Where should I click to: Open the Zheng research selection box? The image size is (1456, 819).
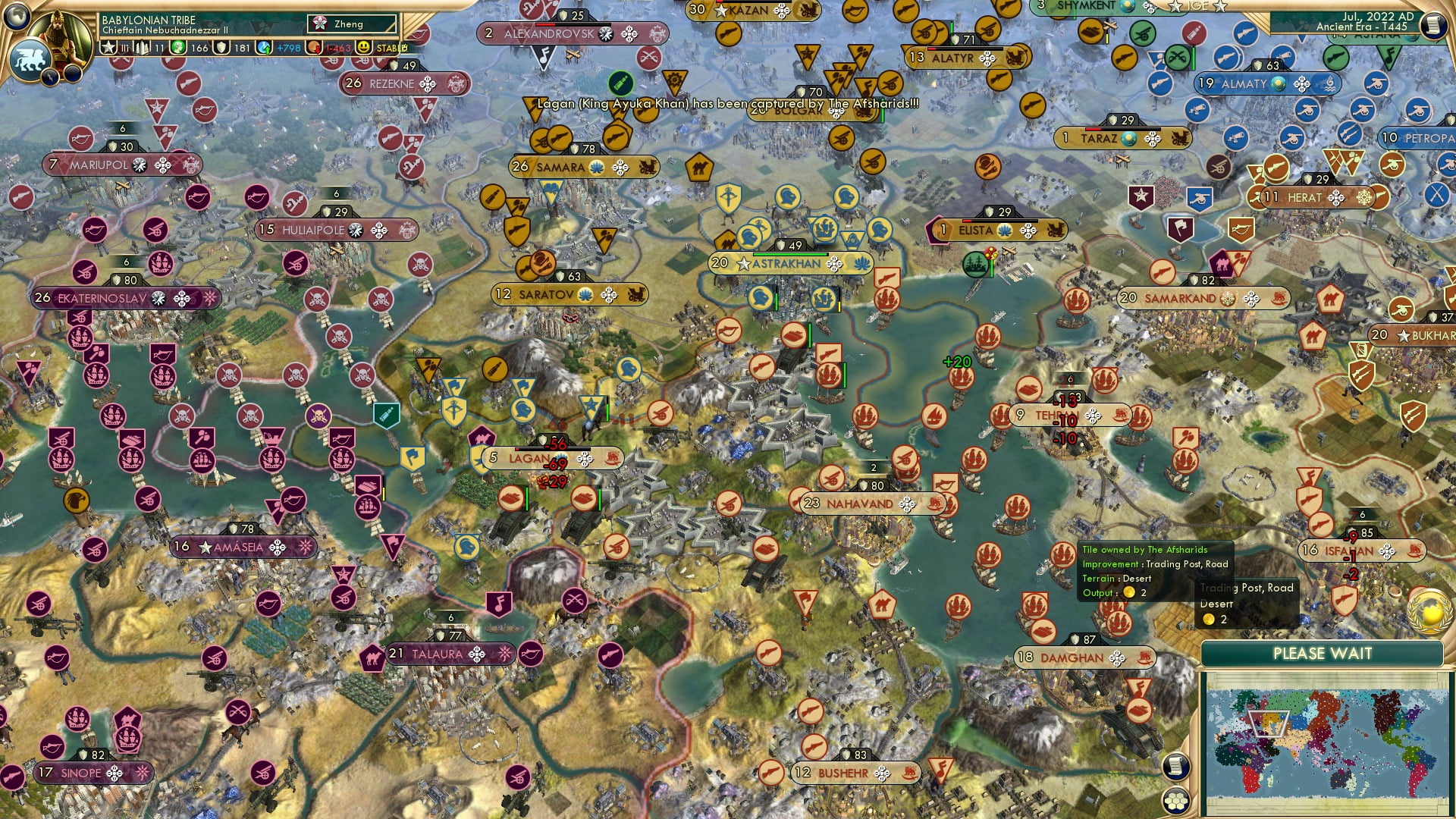(x=351, y=24)
